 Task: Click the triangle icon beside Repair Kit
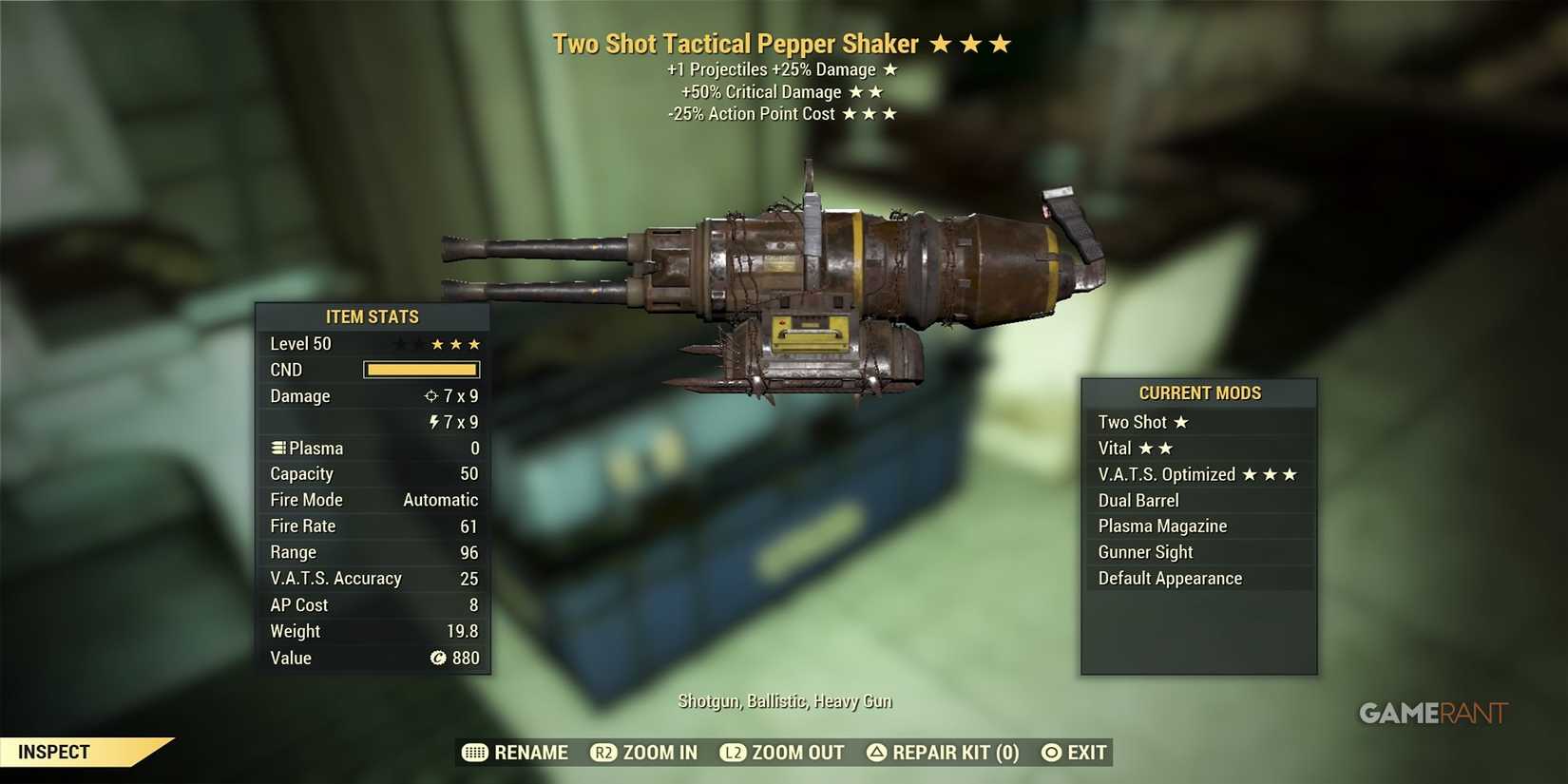(x=874, y=752)
